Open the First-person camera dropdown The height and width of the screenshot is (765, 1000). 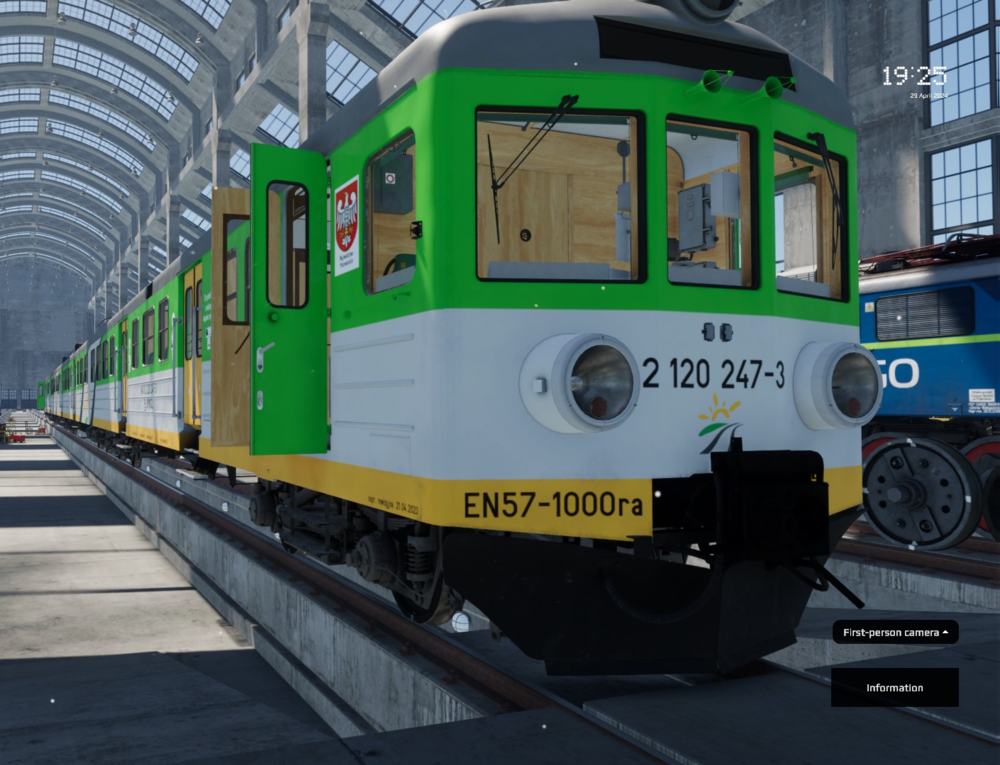coord(895,632)
